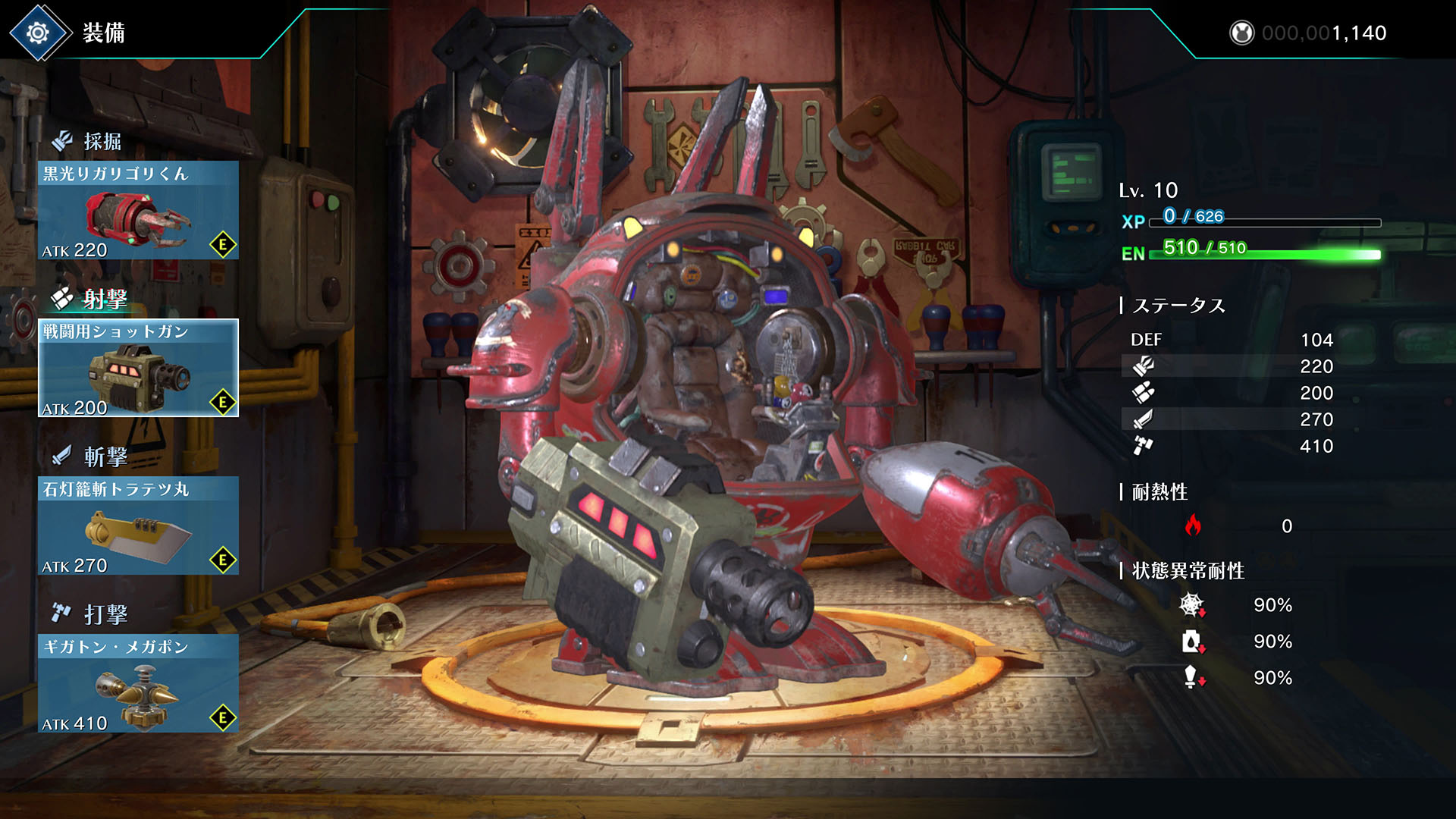
Task: Select the 黒光りガリゴリくん mining equipment slot
Action: 138,211
